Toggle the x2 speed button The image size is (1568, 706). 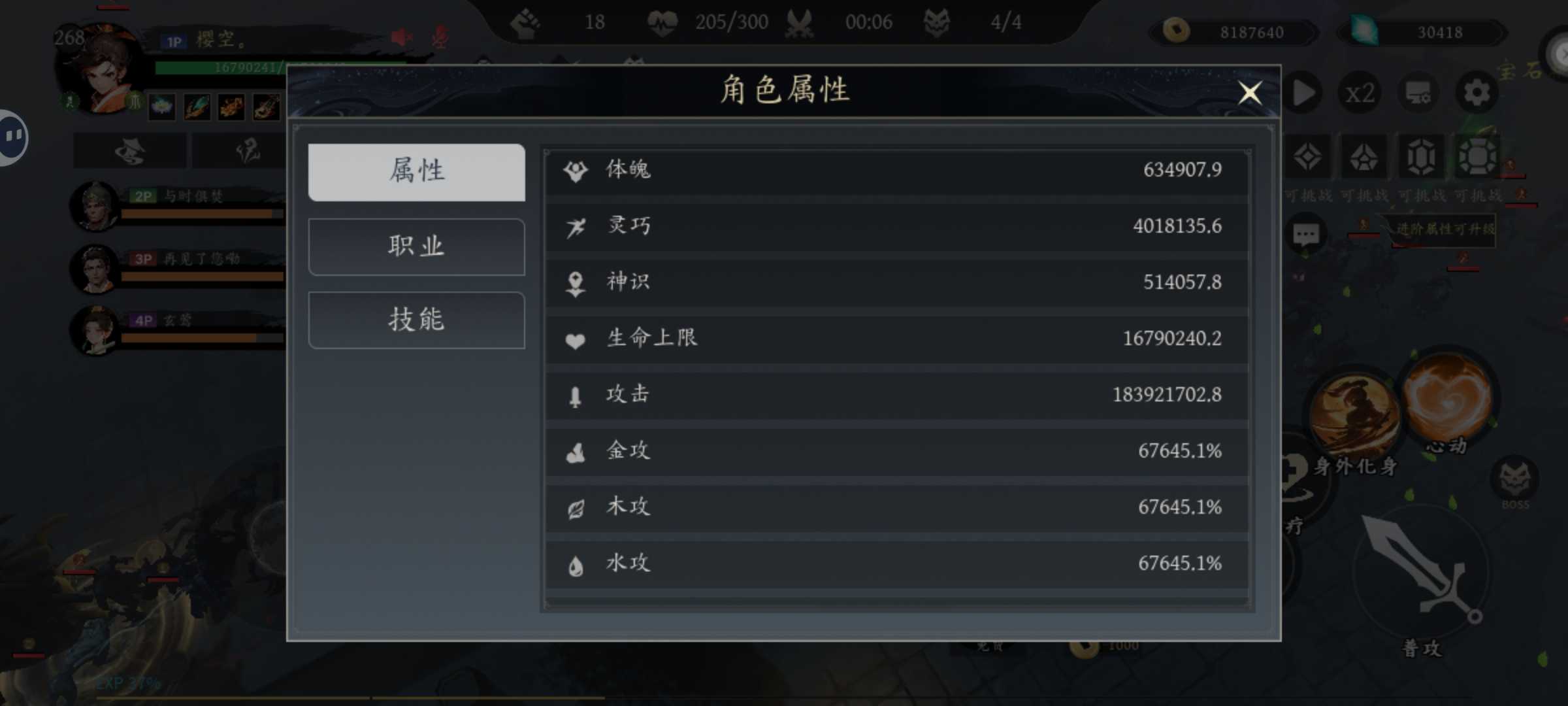coord(1360,93)
